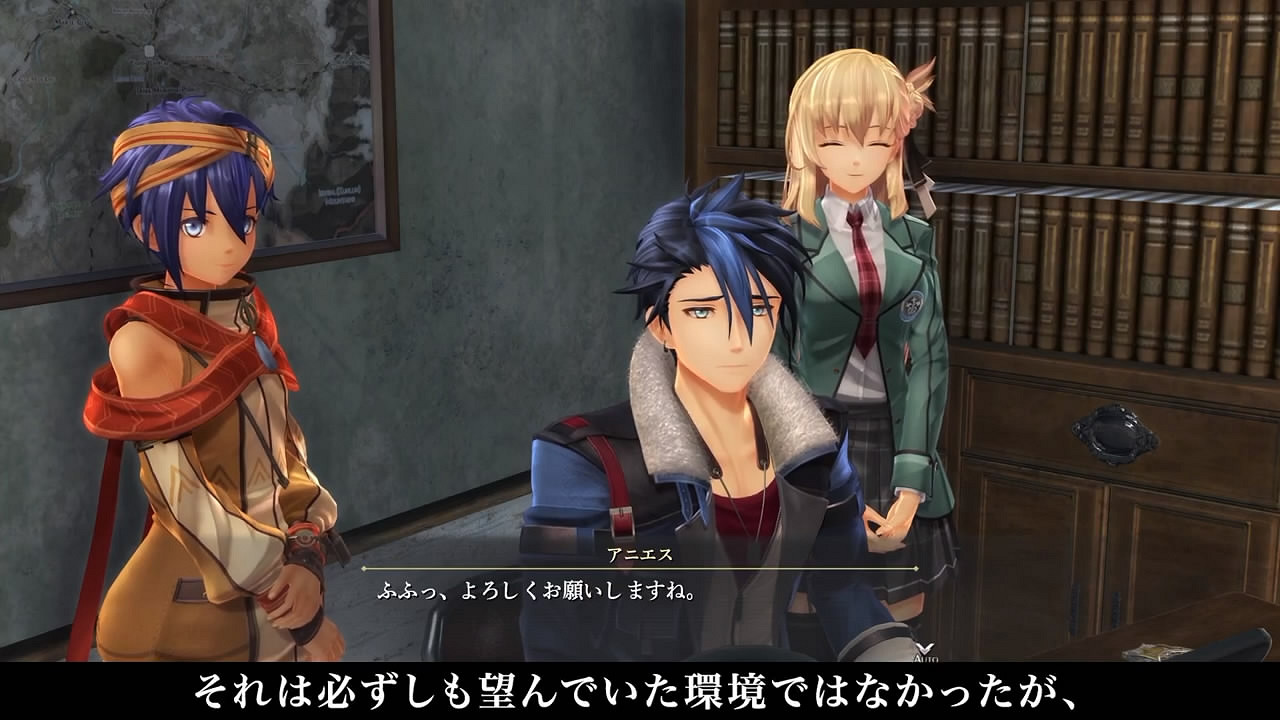This screenshot has width=1280, height=720.
Task: Click the ashtray on the desk corner
Action: tap(1155, 650)
